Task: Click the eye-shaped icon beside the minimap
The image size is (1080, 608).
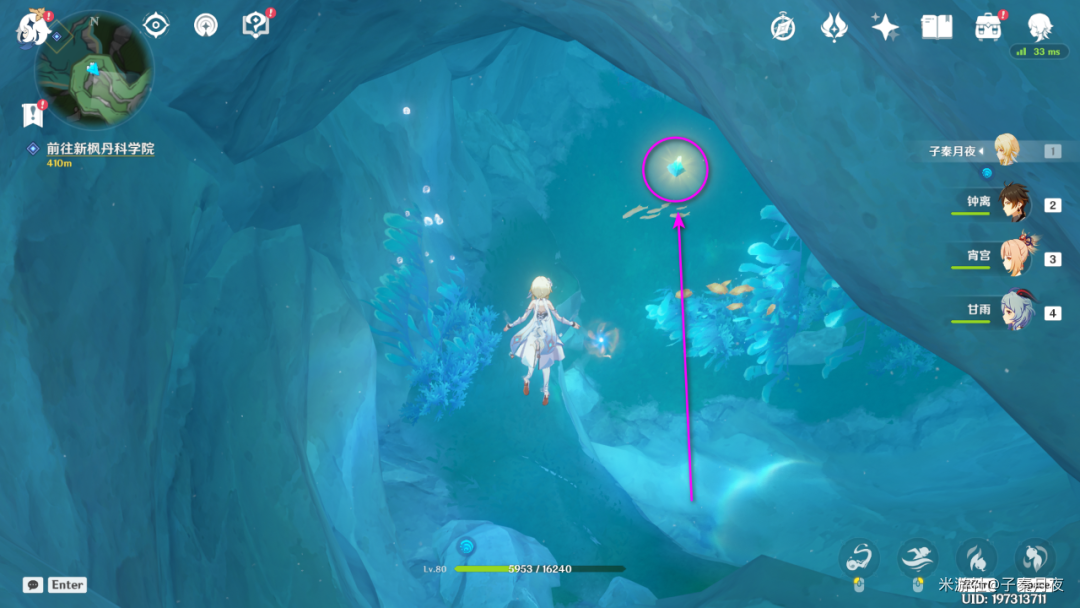Action: click(155, 25)
